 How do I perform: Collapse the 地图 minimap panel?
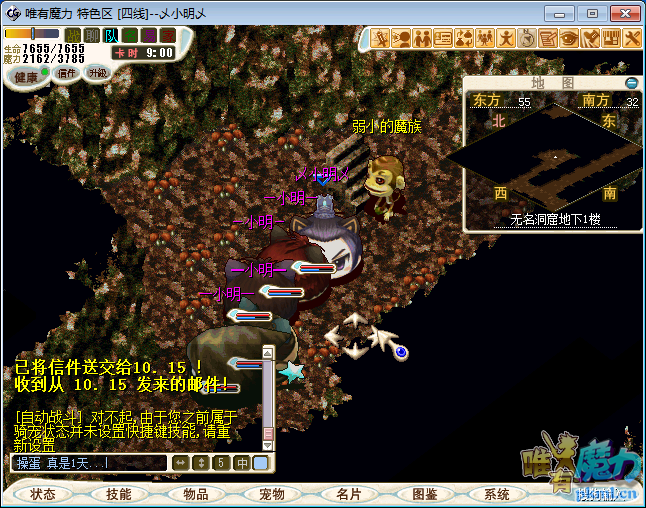tap(630, 83)
